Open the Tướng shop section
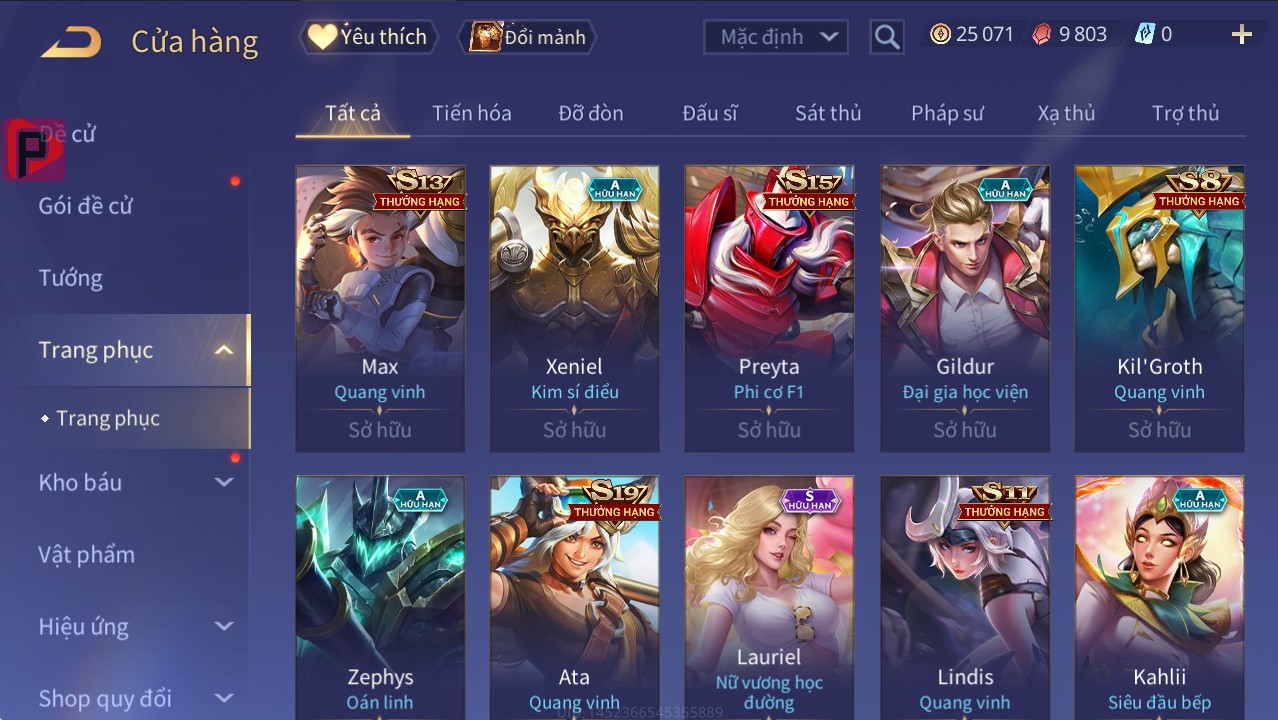 coord(71,278)
